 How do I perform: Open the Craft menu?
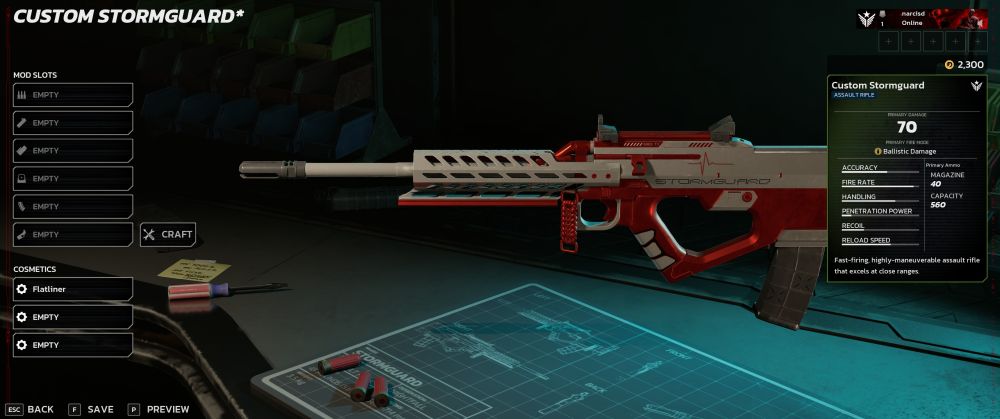pyautogui.click(x=168, y=235)
